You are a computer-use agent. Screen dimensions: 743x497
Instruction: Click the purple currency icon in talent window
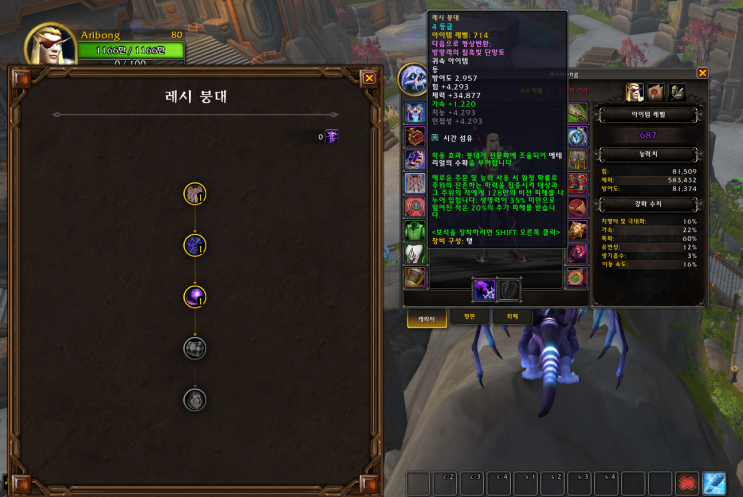(332, 136)
